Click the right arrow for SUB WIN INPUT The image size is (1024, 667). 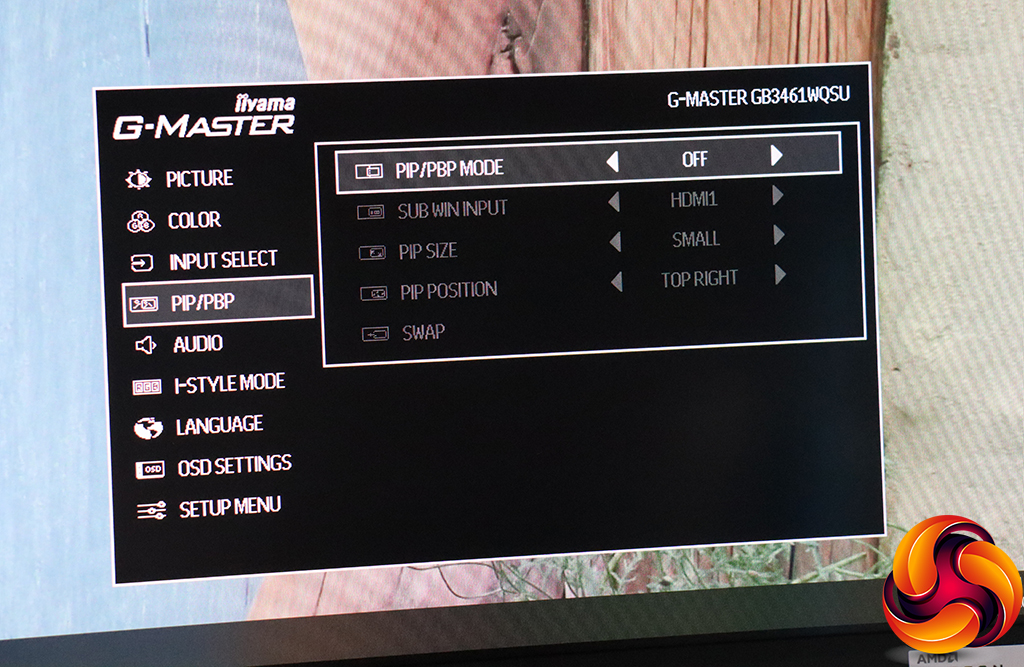(777, 196)
